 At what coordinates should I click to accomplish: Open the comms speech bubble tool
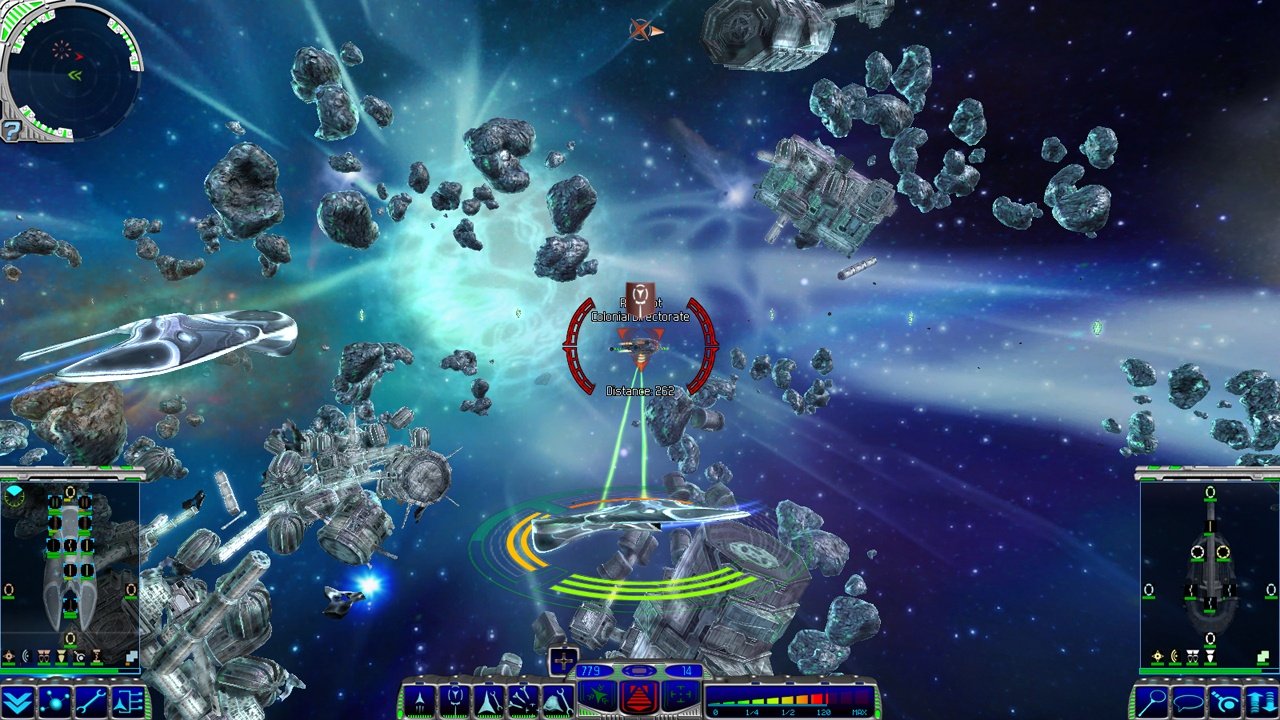[1189, 701]
